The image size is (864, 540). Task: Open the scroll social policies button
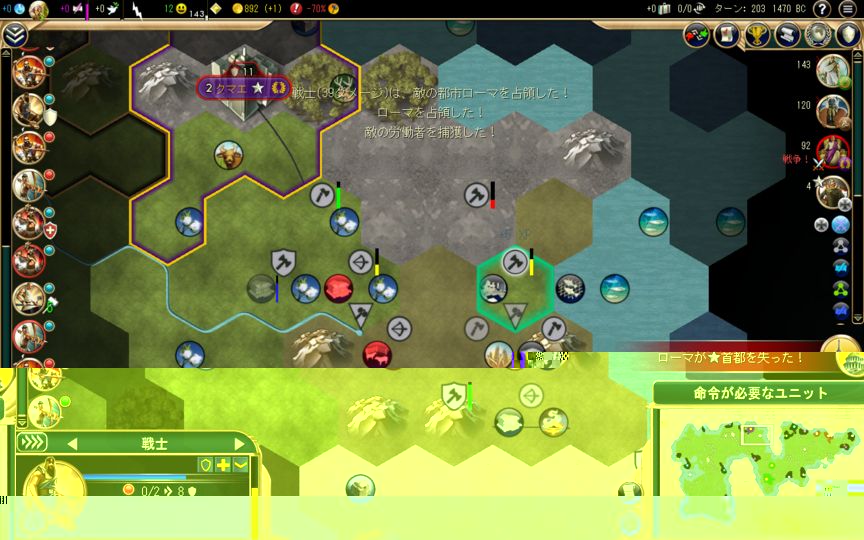(x=789, y=35)
